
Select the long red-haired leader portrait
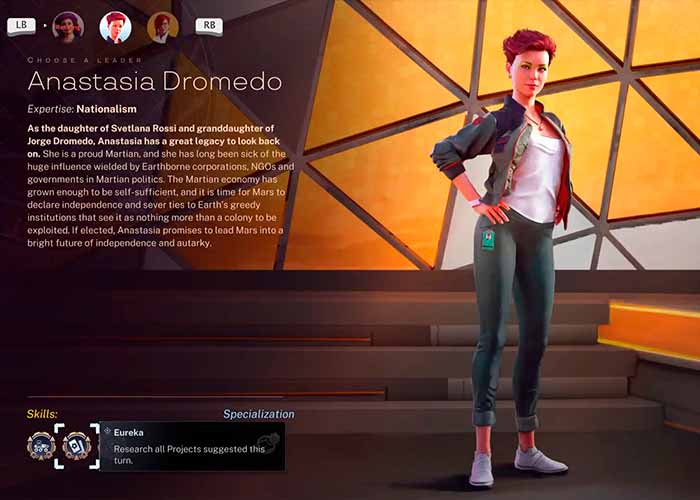[x=163, y=27]
